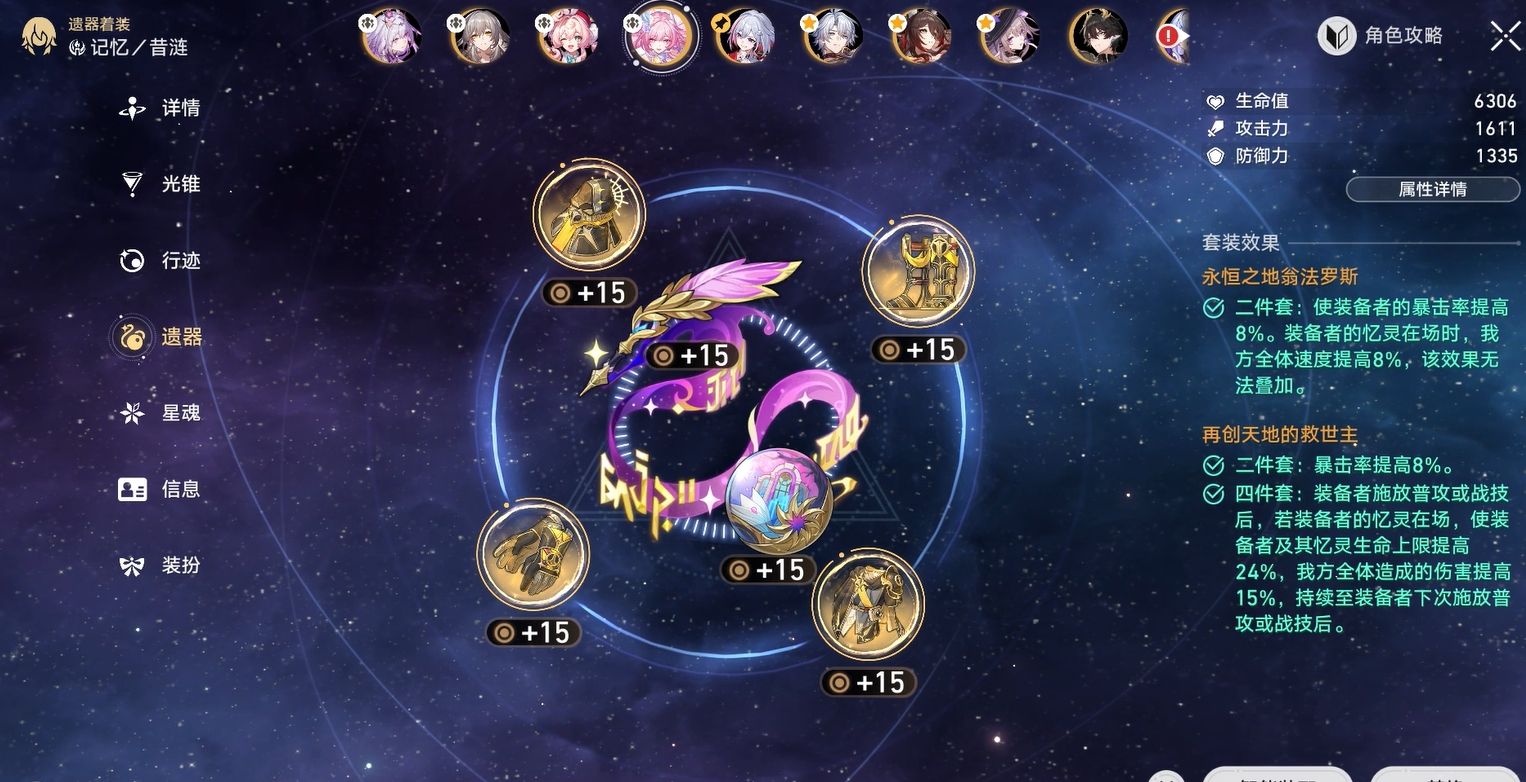Choose the golden gauntlet hands relic slot
This screenshot has height=782, width=1526.
[533, 554]
